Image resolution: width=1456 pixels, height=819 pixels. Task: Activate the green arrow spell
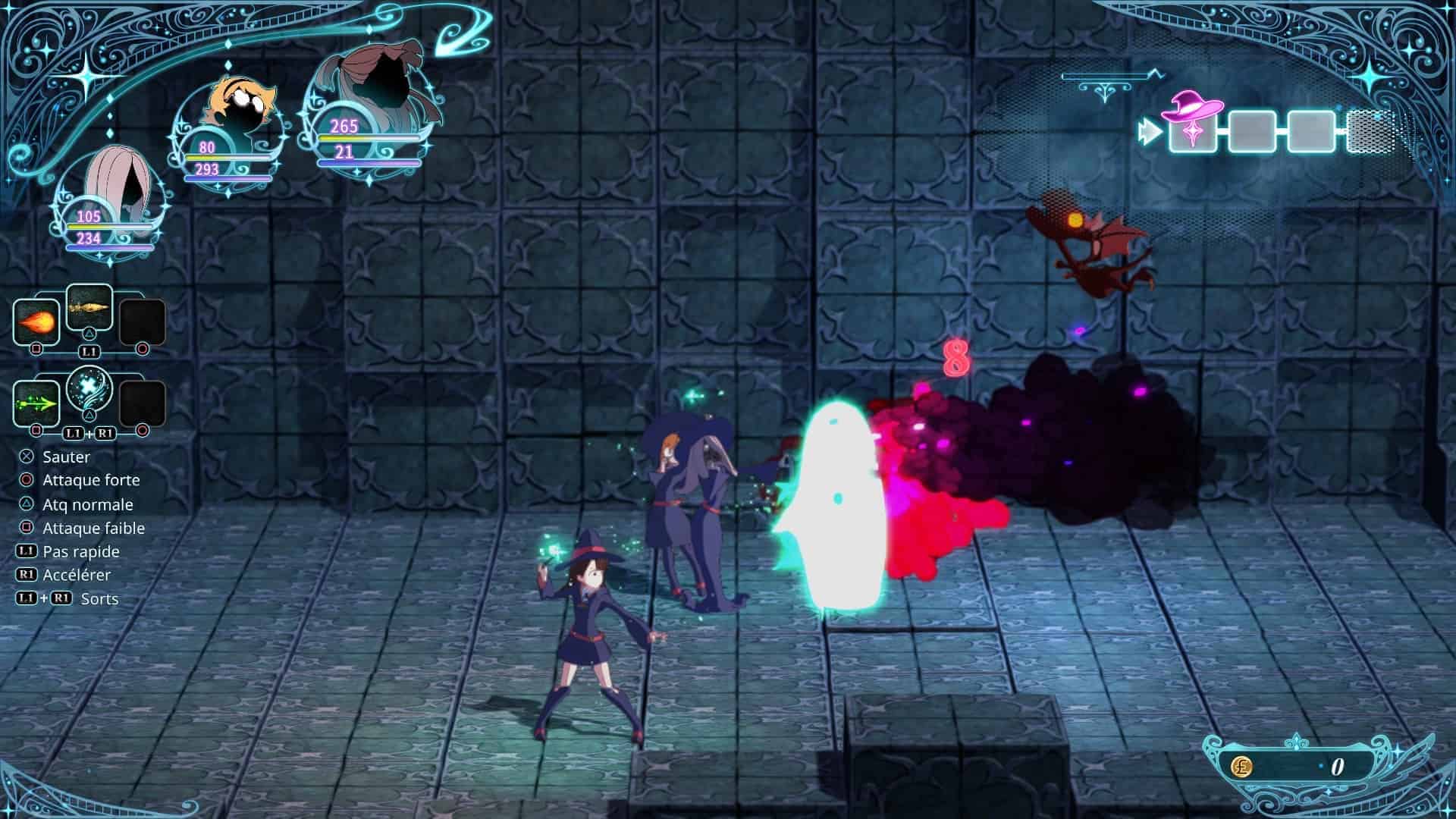click(x=36, y=403)
